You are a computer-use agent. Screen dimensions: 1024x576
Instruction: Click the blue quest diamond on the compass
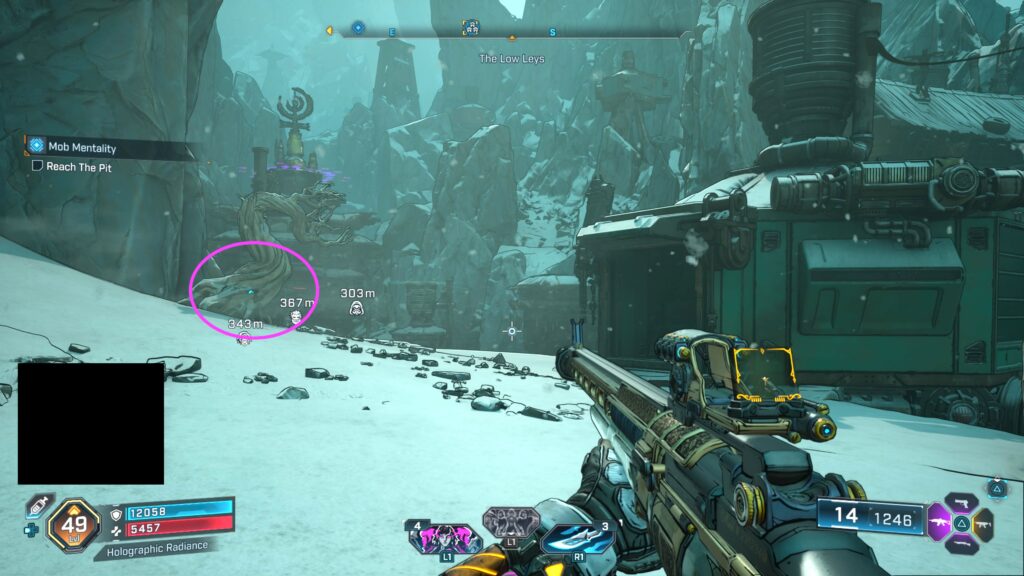point(358,29)
